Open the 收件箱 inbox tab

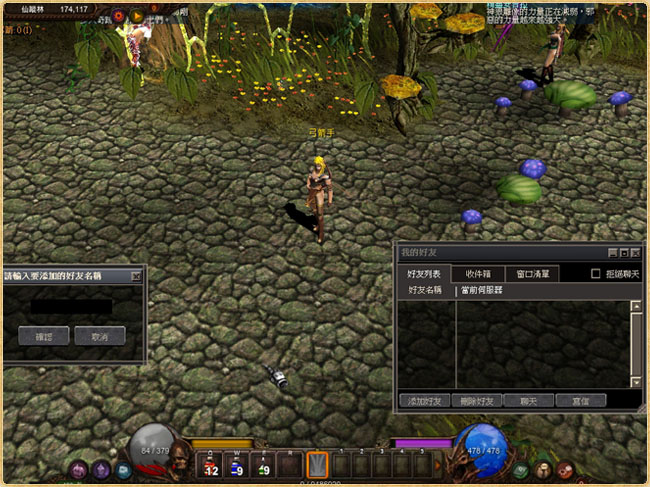[x=477, y=273]
